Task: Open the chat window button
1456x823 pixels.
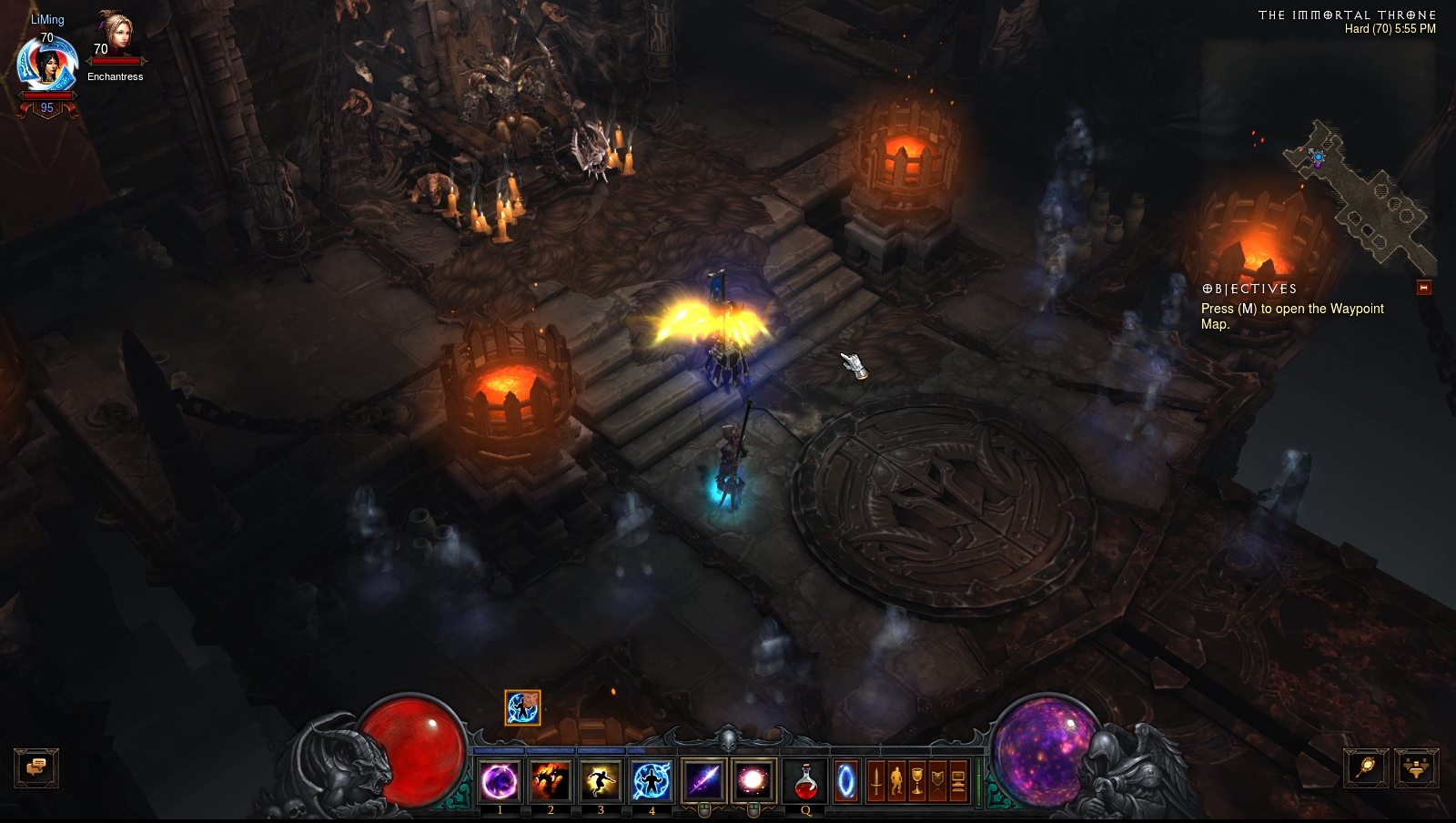Action: (36, 767)
